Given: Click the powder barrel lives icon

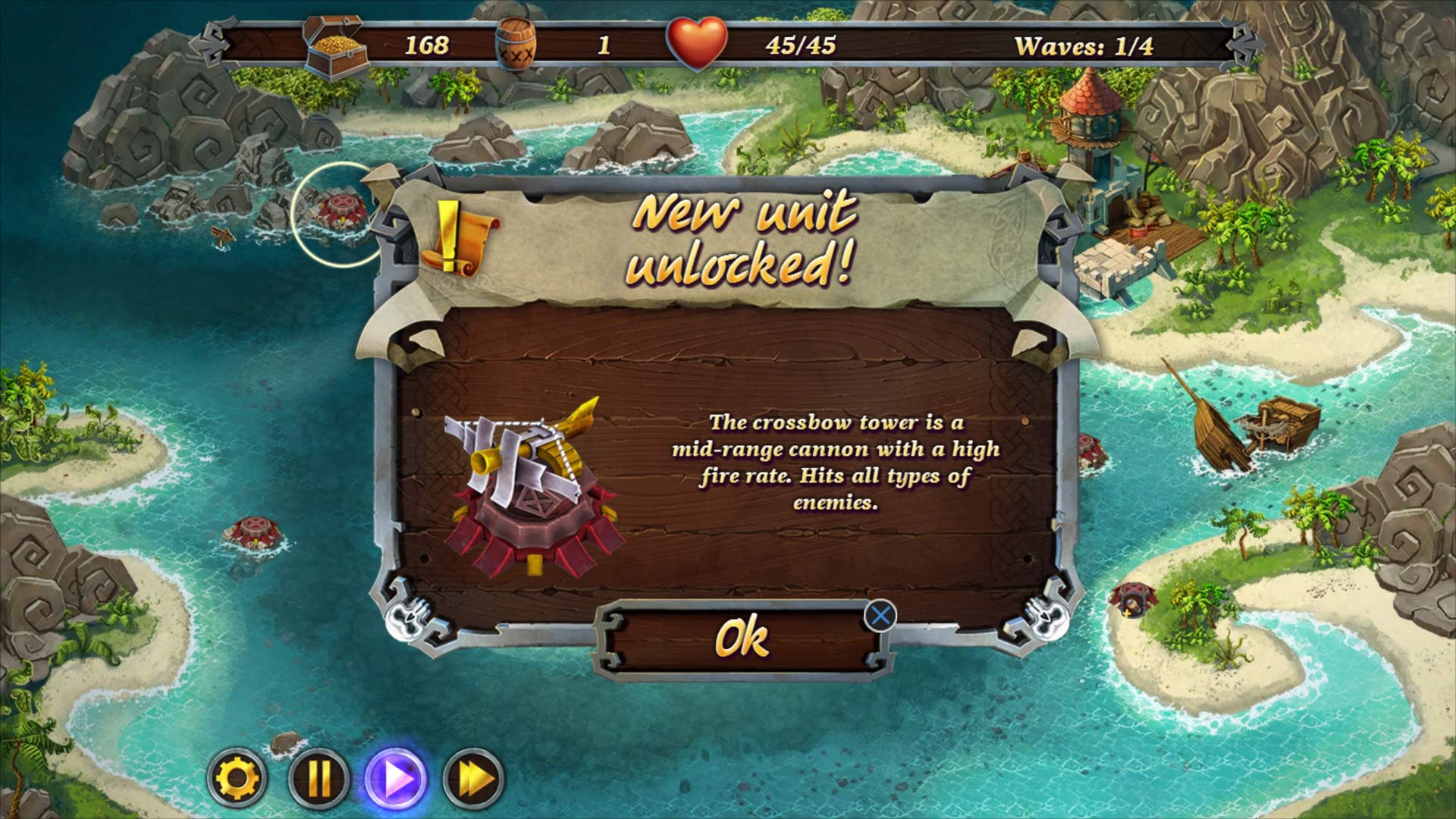Looking at the screenshot, I should 518,45.
